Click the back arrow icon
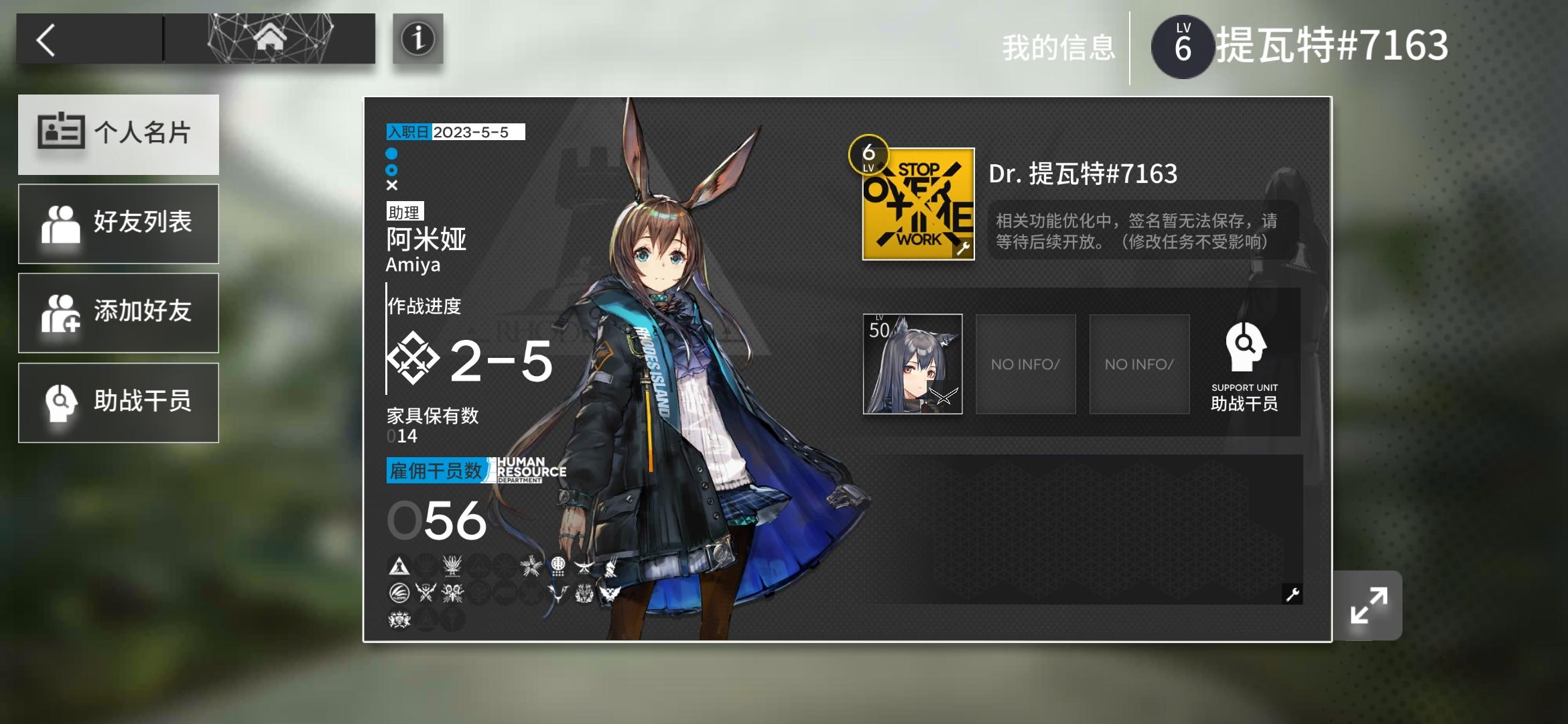The image size is (1568, 724). (x=46, y=40)
